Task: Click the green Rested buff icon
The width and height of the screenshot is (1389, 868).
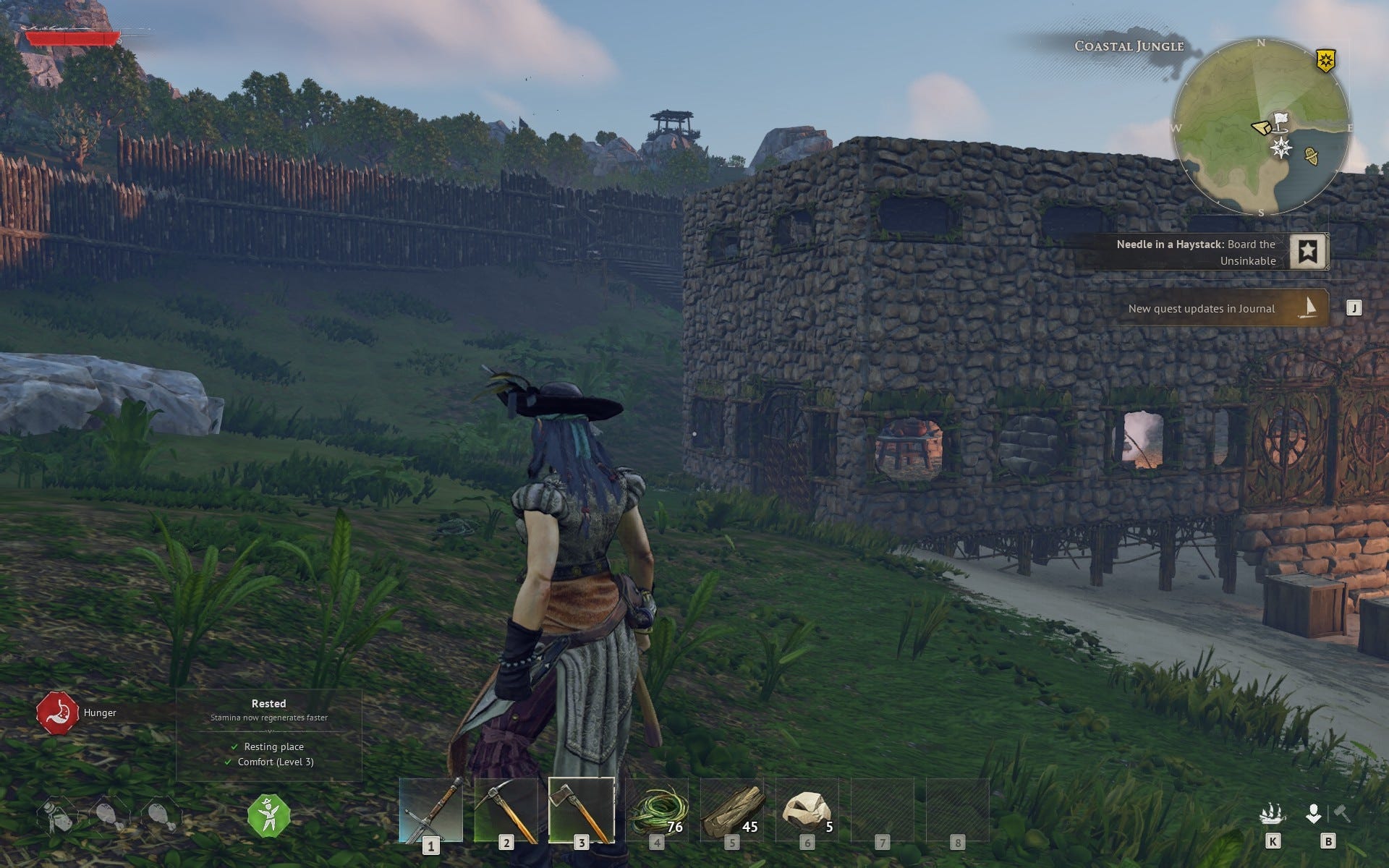Action: click(x=268, y=815)
